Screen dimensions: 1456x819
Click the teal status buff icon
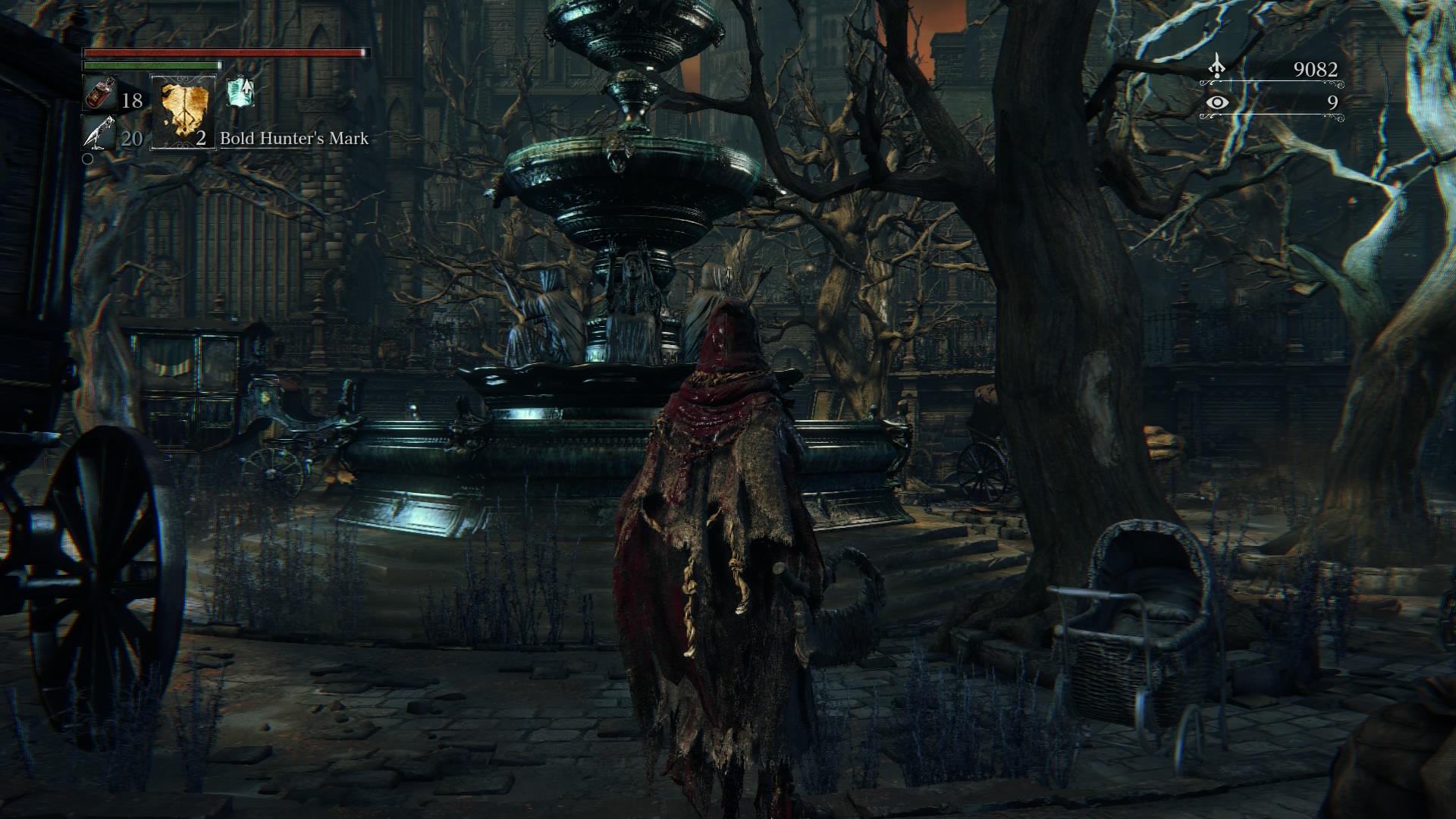pos(240,93)
